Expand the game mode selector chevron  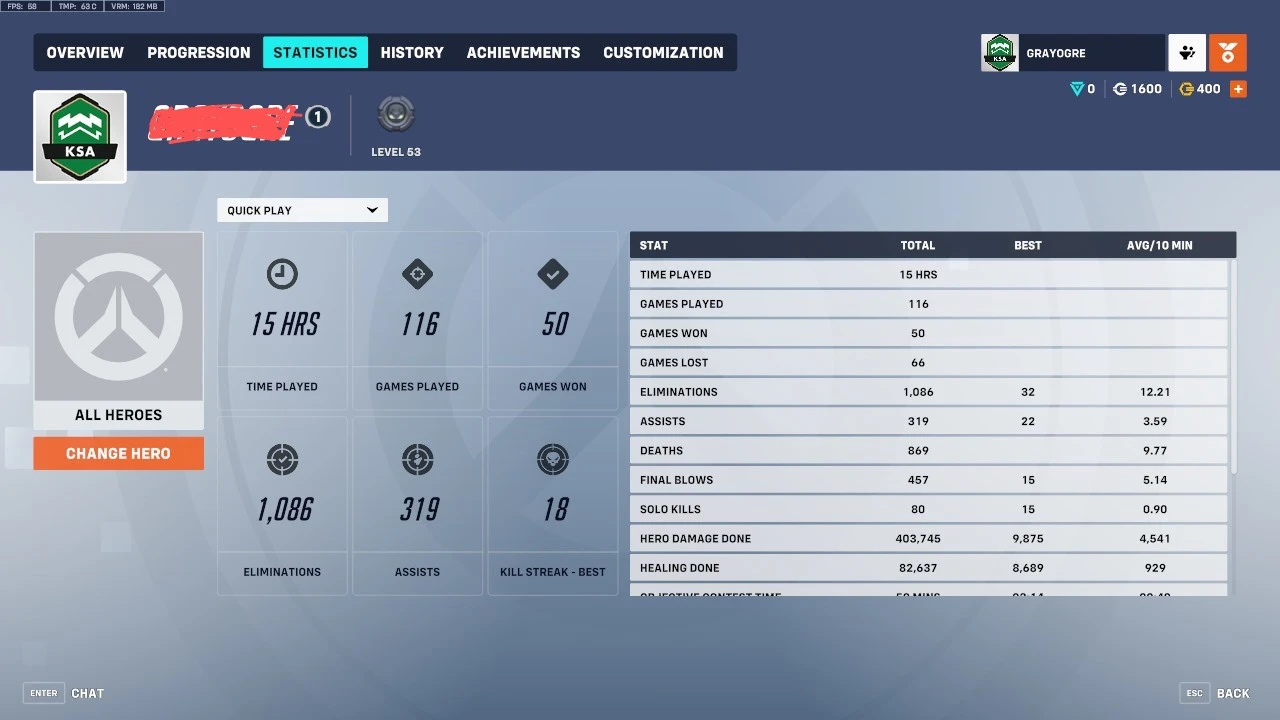tap(373, 210)
